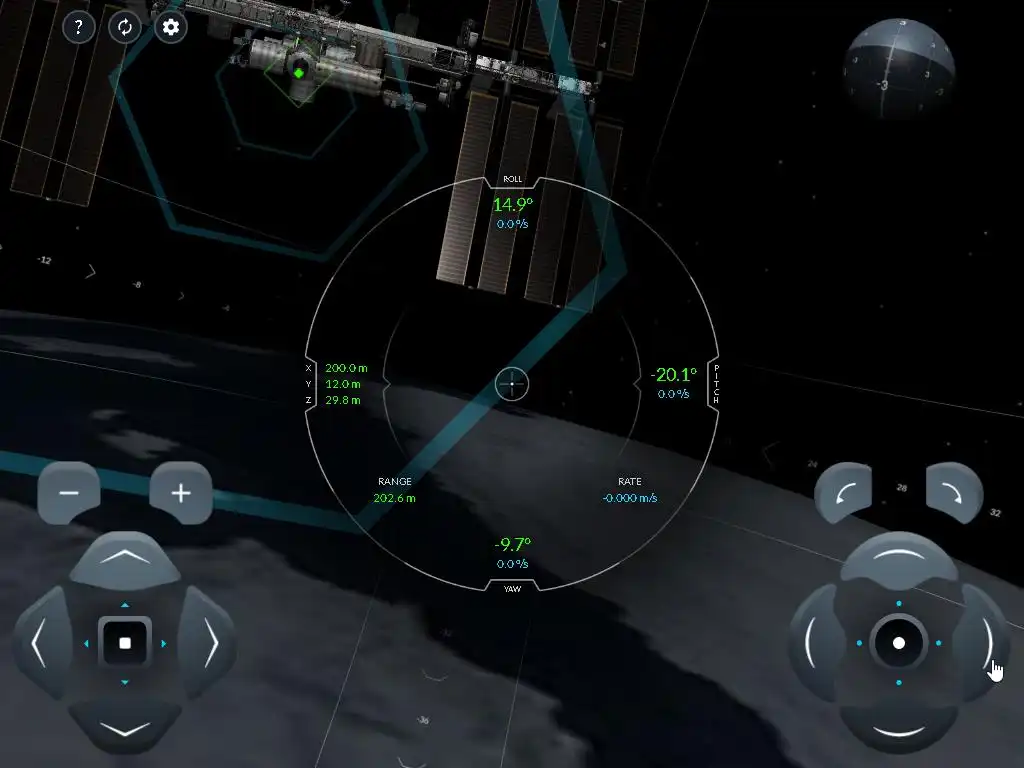Yaw left with the rotation pad's left button
The width and height of the screenshot is (1024, 768).
(814, 643)
